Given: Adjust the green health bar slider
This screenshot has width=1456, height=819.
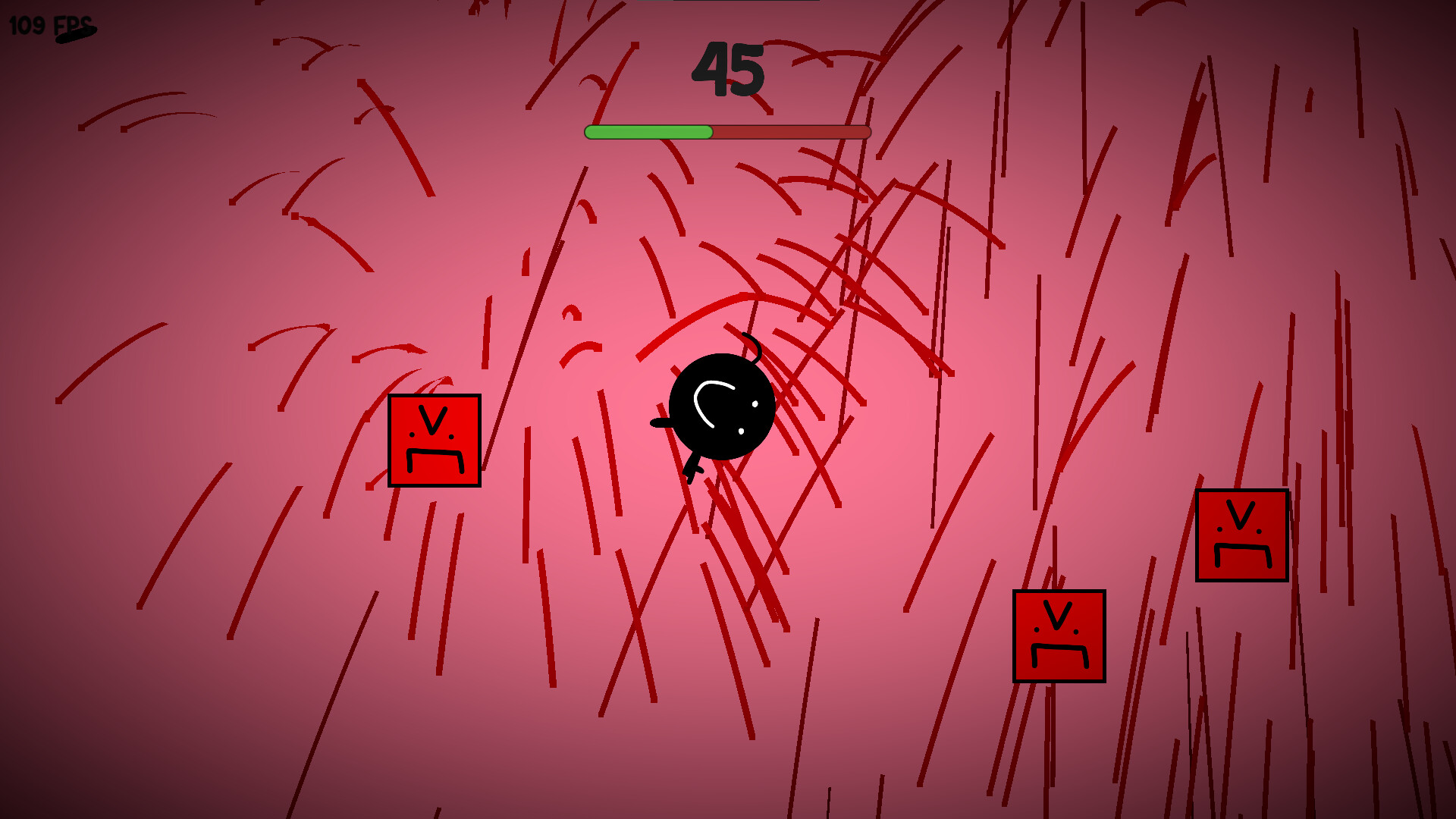Looking at the screenshot, I should tap(648, 131).
